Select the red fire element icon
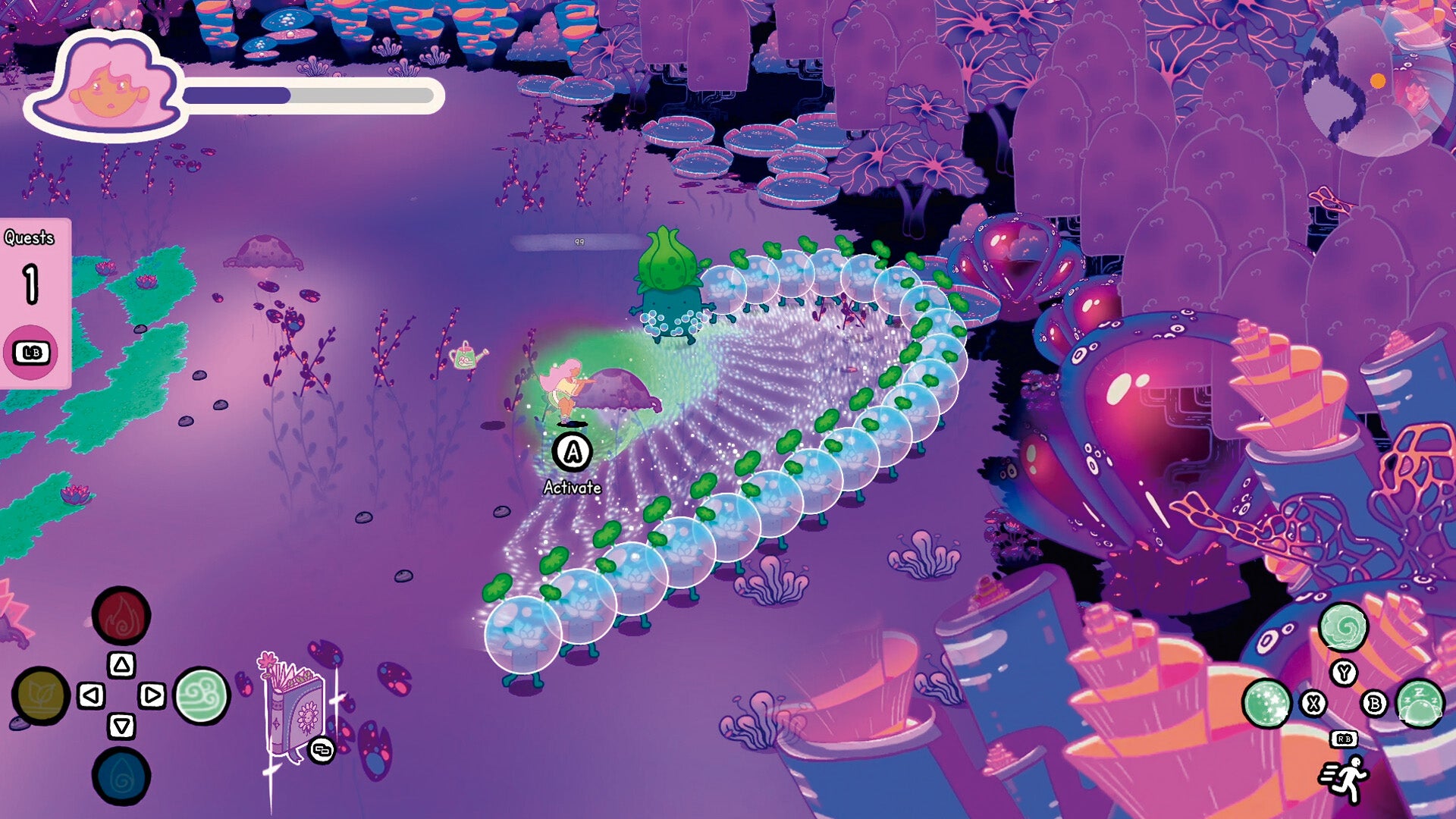Screen dimensions: 1456x819 [121, 616]
